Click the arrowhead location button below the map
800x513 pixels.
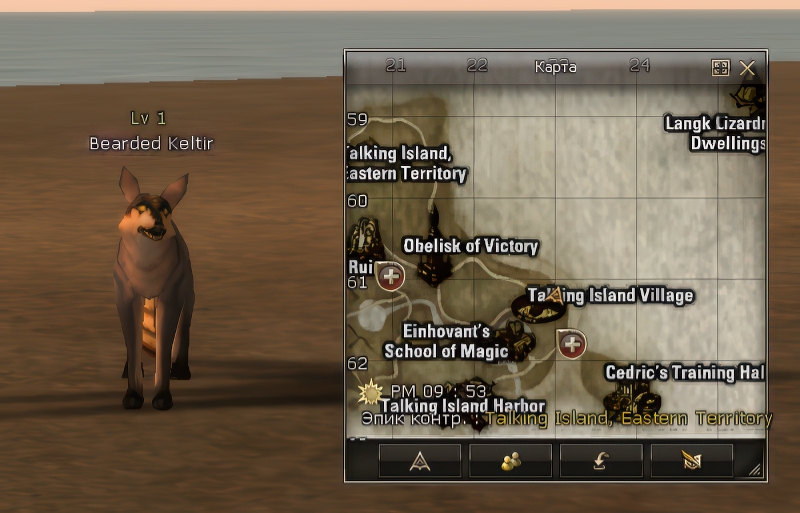[420, 460]
